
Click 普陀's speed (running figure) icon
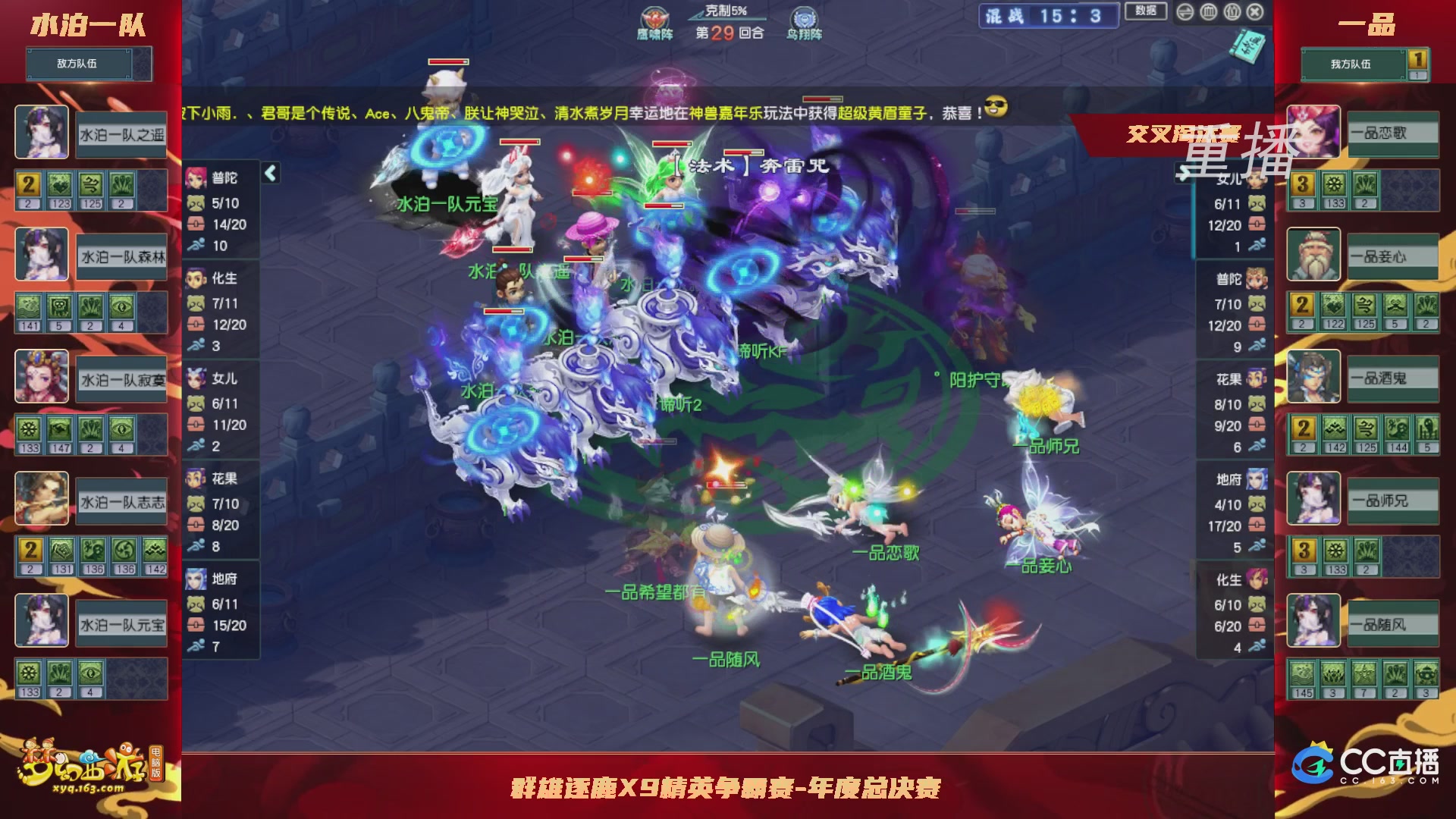[196, 246]
